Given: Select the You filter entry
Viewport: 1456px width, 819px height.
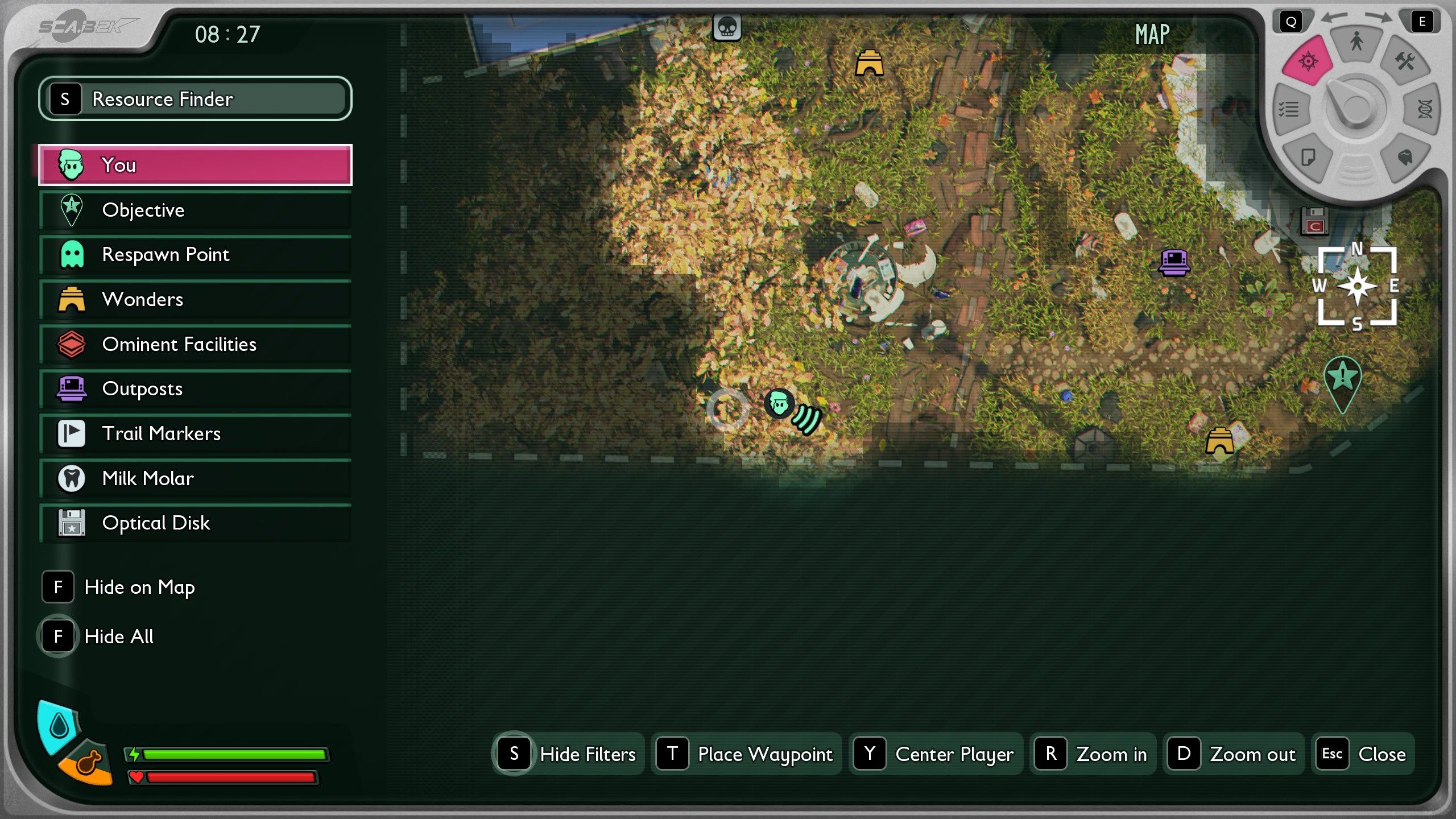Looking at the screenshot, I should (x=195, y=165).
